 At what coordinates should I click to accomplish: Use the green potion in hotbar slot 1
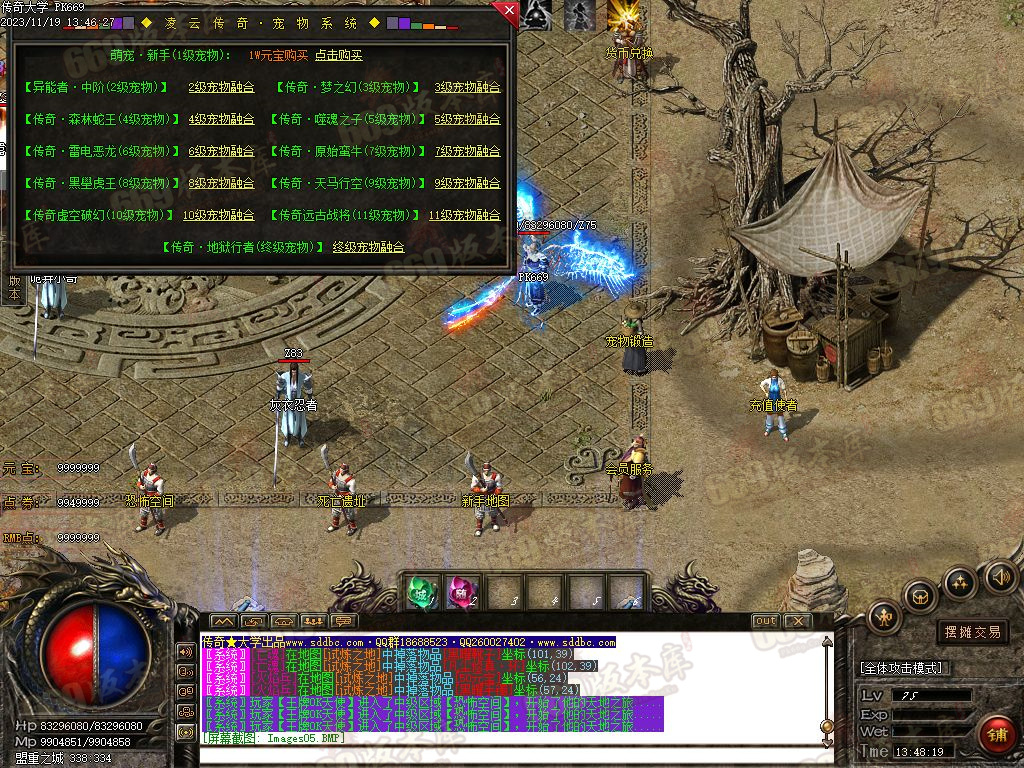(419, 592)
